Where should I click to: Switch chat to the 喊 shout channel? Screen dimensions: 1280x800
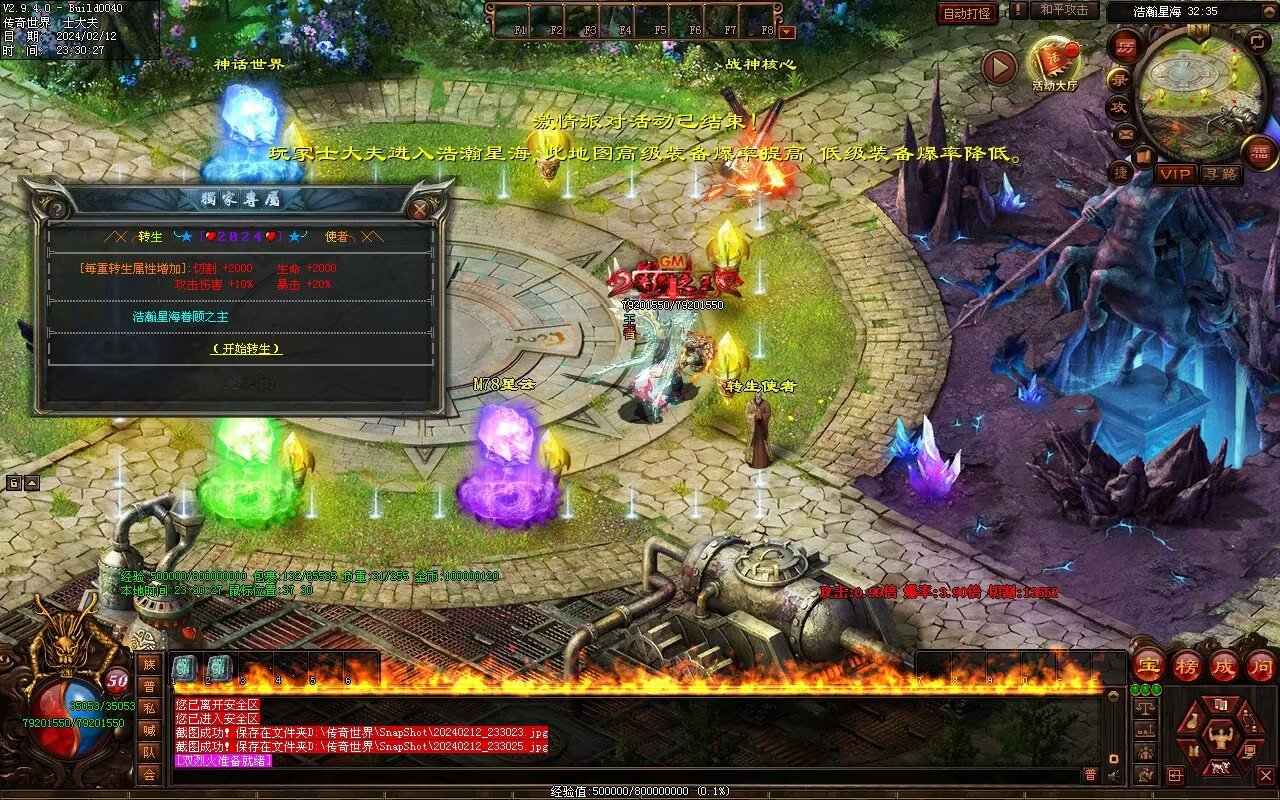tap(149, 730)
